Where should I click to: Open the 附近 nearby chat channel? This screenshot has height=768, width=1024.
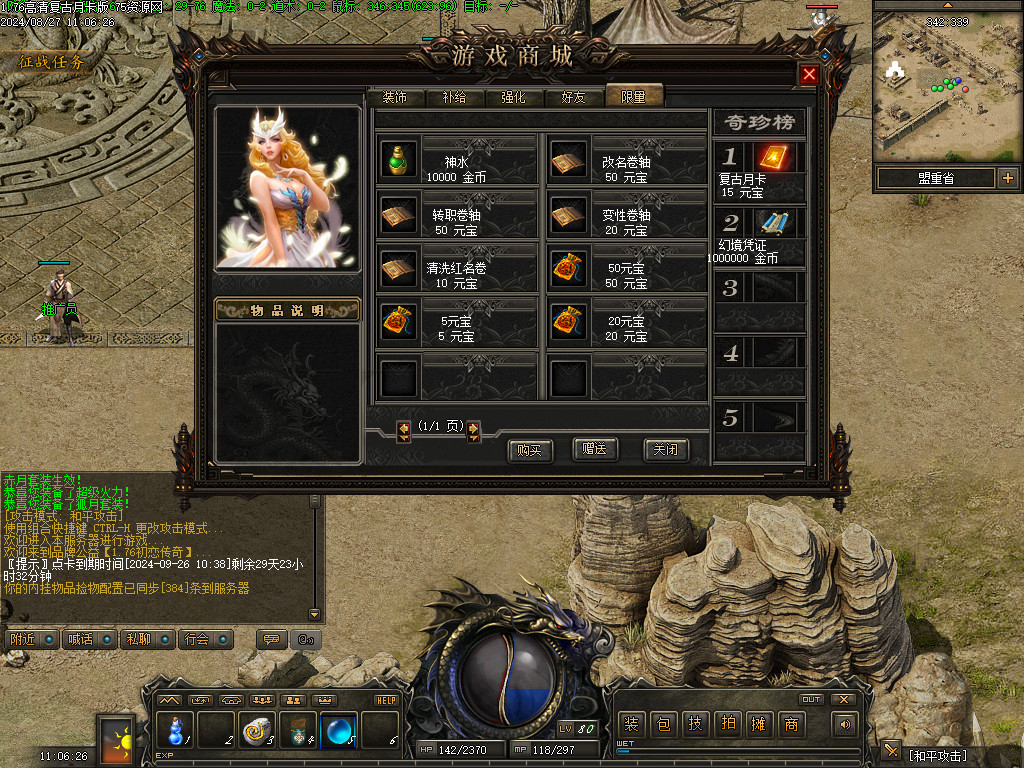(30, 639)
